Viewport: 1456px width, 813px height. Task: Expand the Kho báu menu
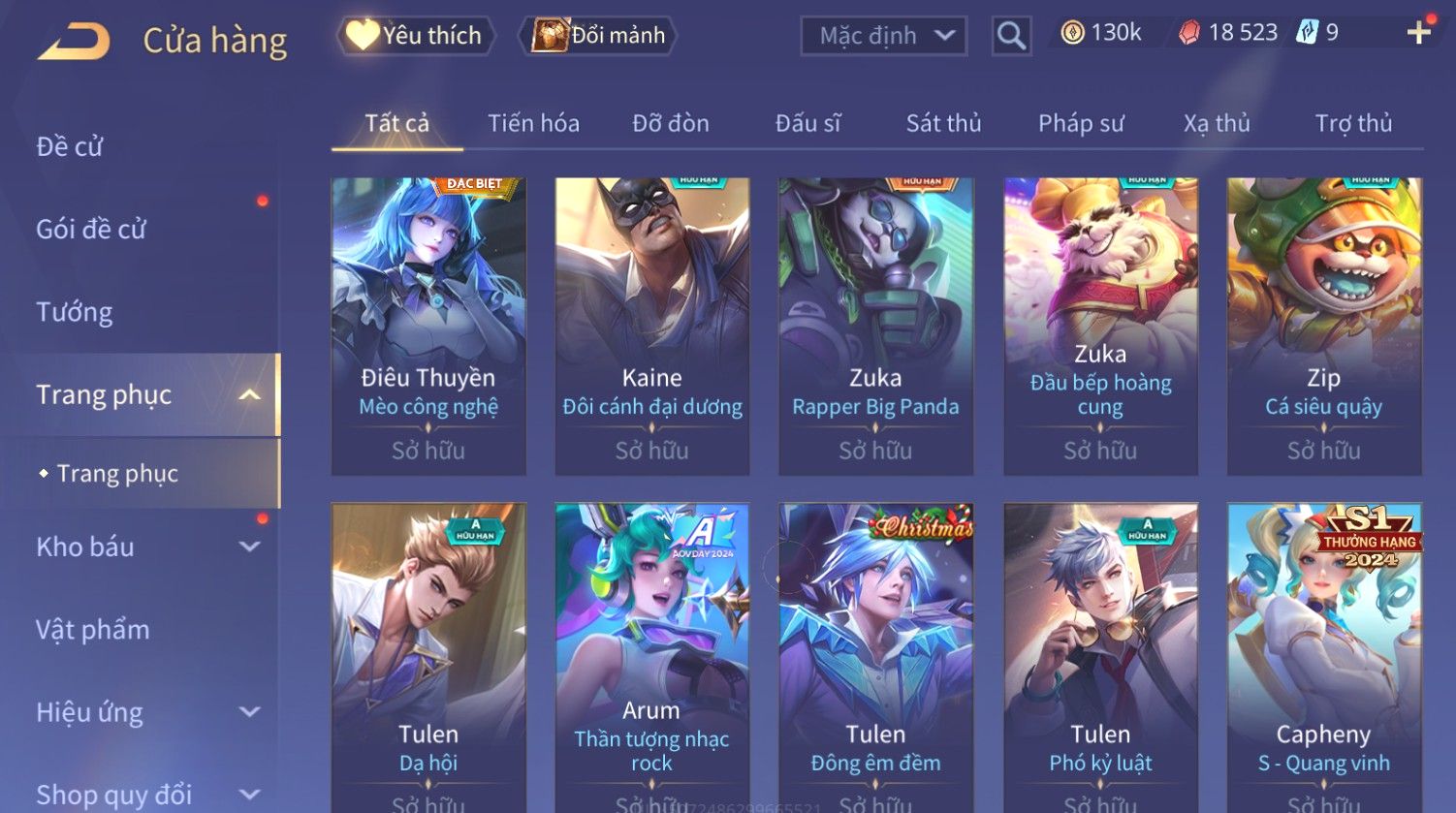click(145, 547)
